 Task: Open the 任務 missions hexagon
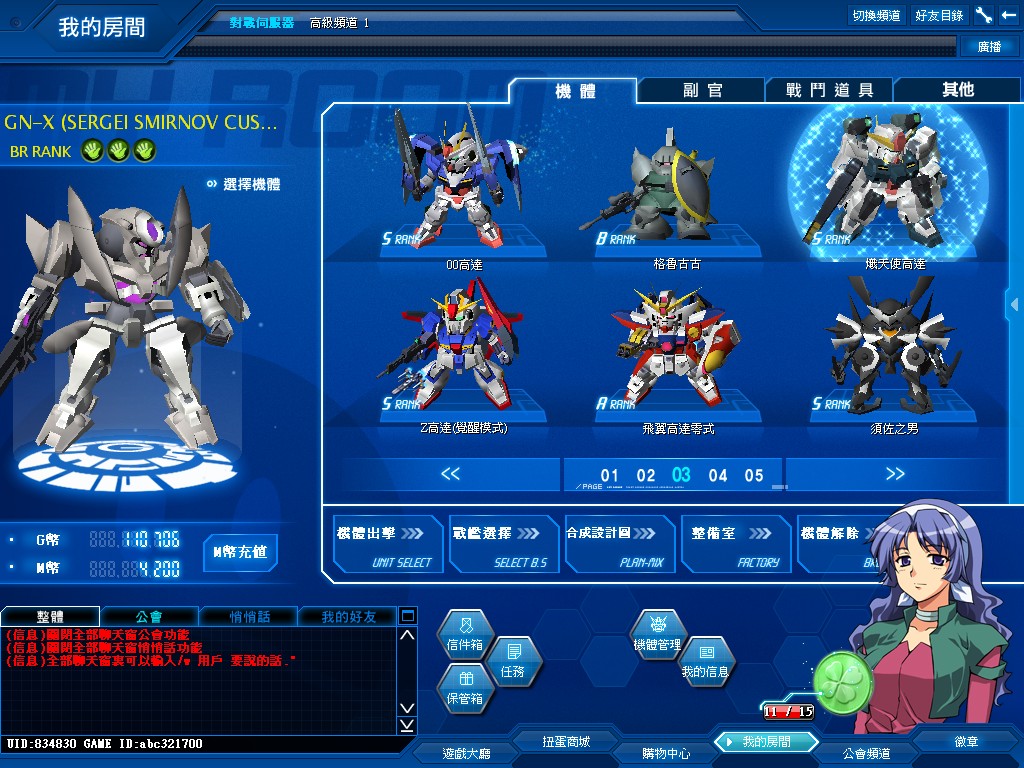[x=512, y=662]
